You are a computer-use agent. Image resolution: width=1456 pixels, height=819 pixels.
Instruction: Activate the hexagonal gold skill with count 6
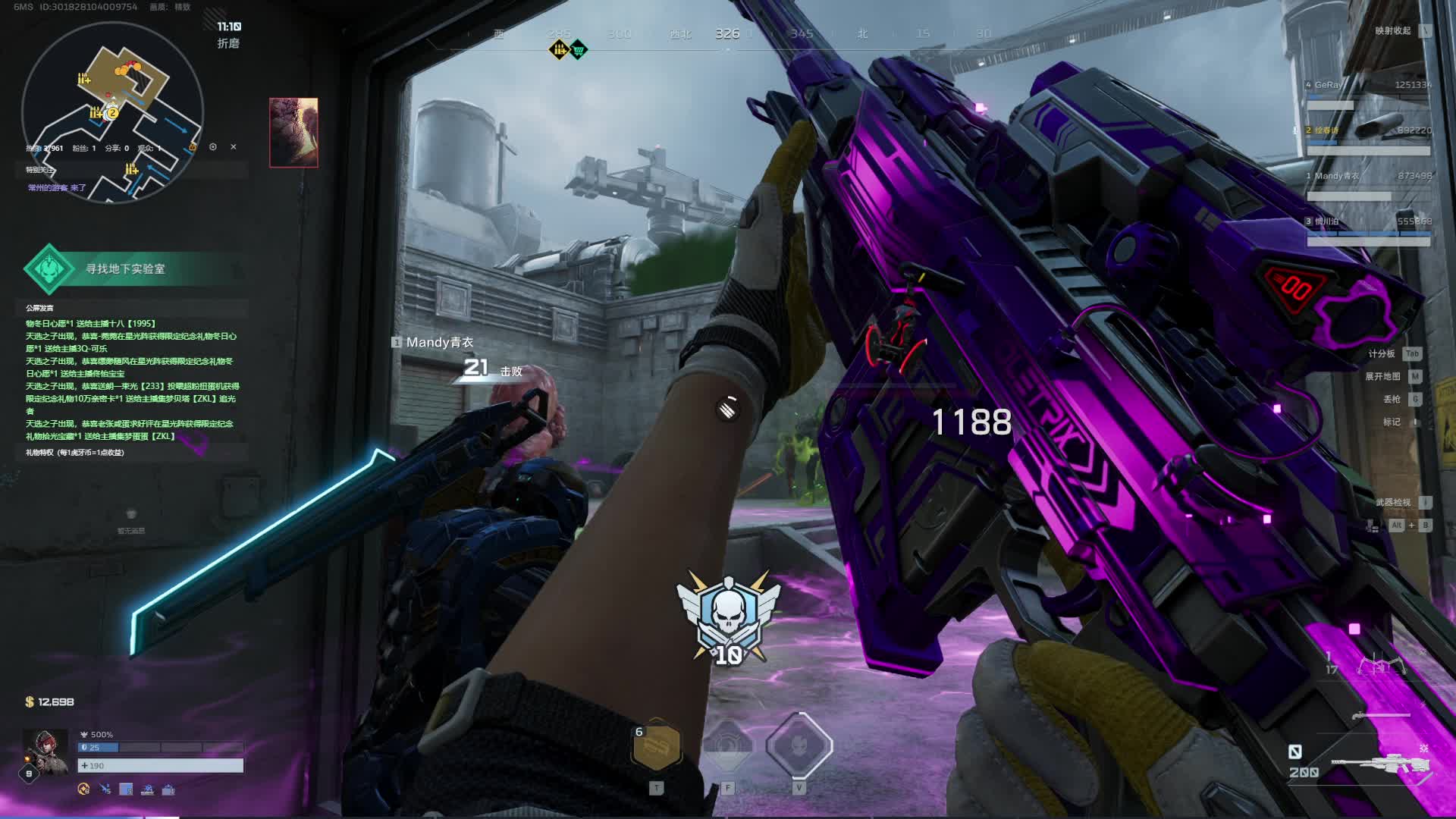pos(656,747)
